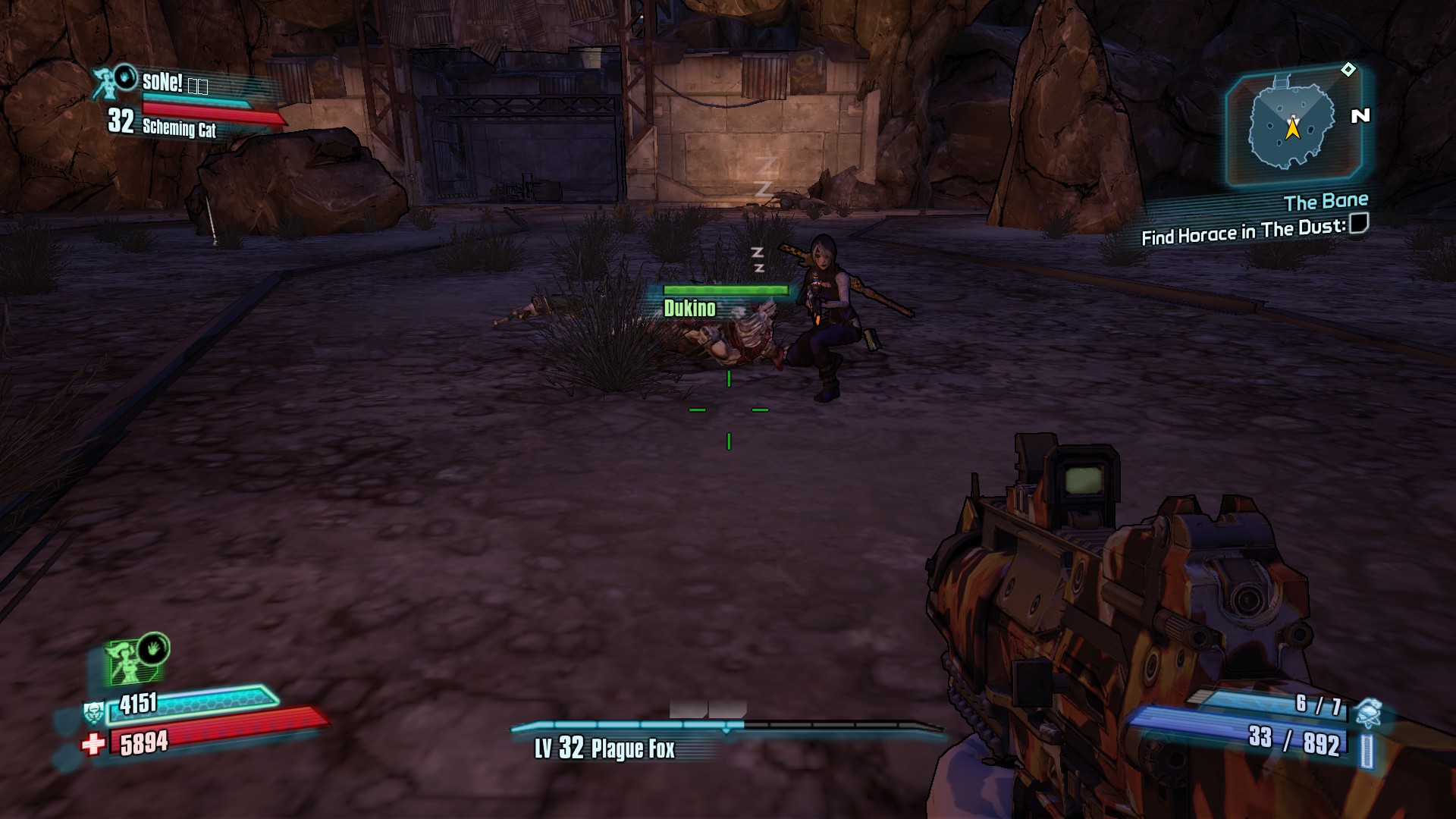The width and height of the screenshot is (1456, 819).
Task: Click the shield icon beside 4151
Action: [x=93, y=712]
